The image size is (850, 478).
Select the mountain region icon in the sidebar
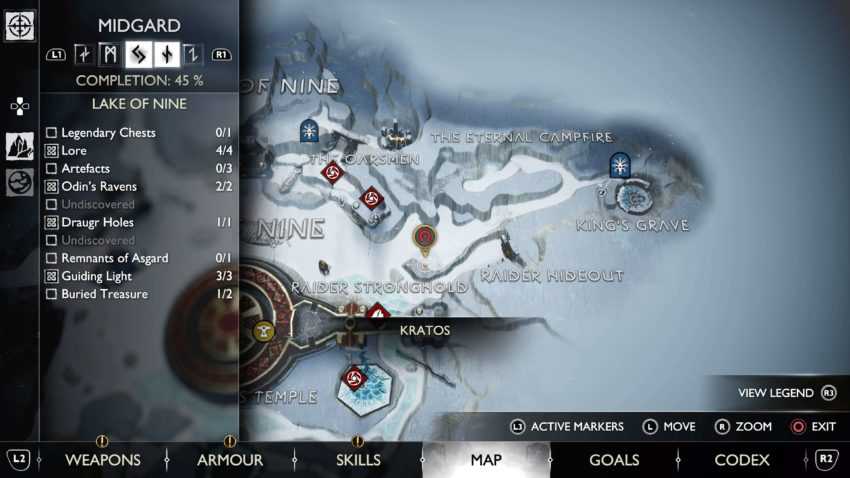click(x=19, y=146)
